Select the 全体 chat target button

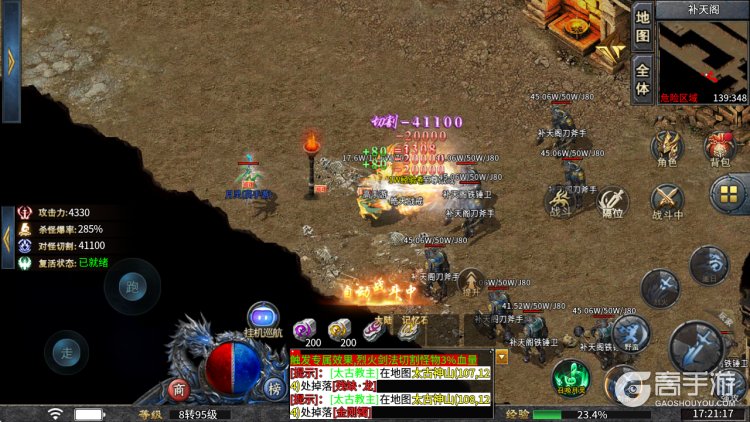tap(643, 79)
